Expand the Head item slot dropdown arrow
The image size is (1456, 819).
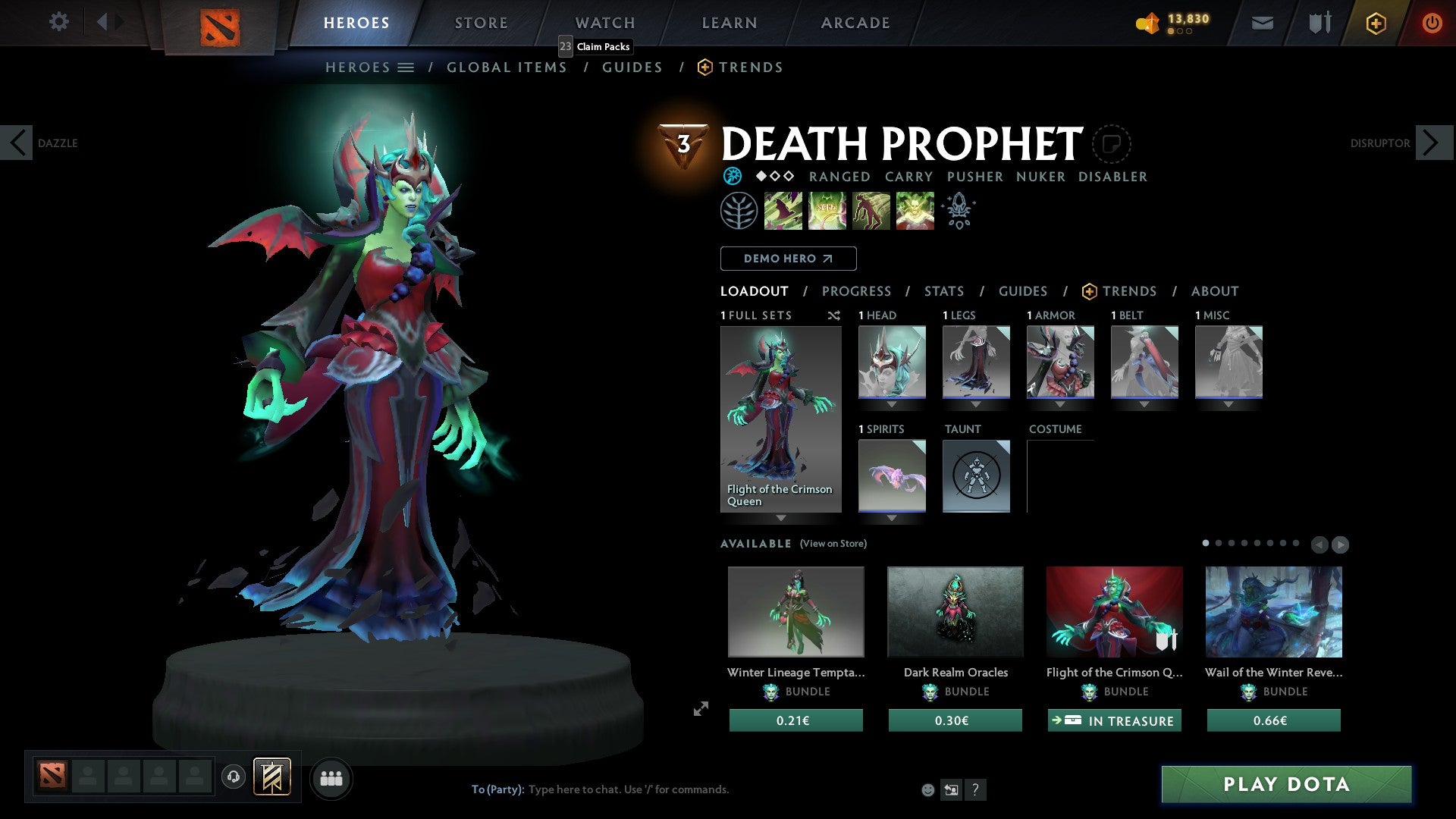[890, 404]
